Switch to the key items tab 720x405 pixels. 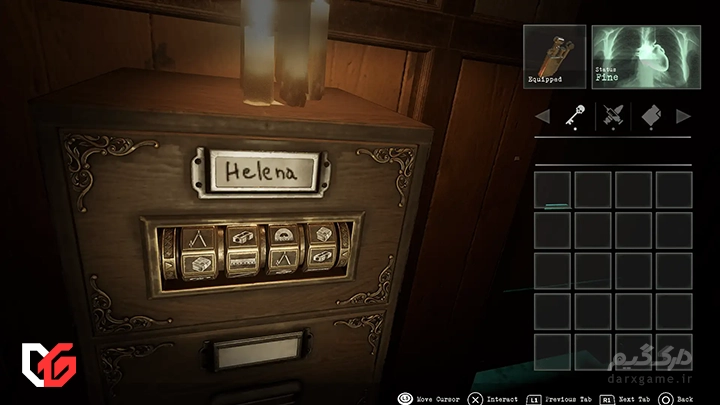(x=576, y=116)
